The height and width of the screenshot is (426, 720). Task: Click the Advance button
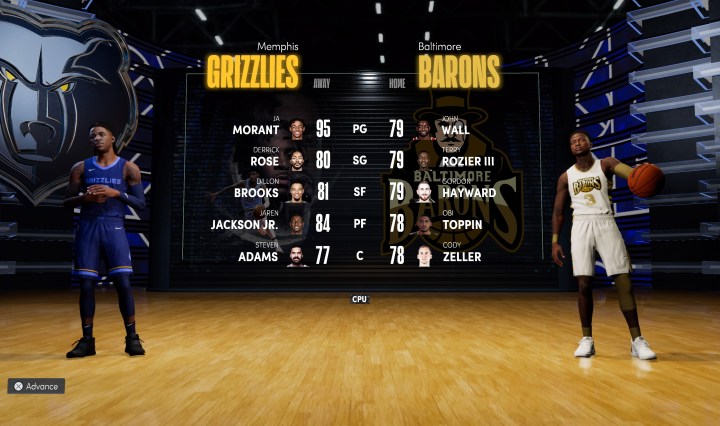pos(37,386)
